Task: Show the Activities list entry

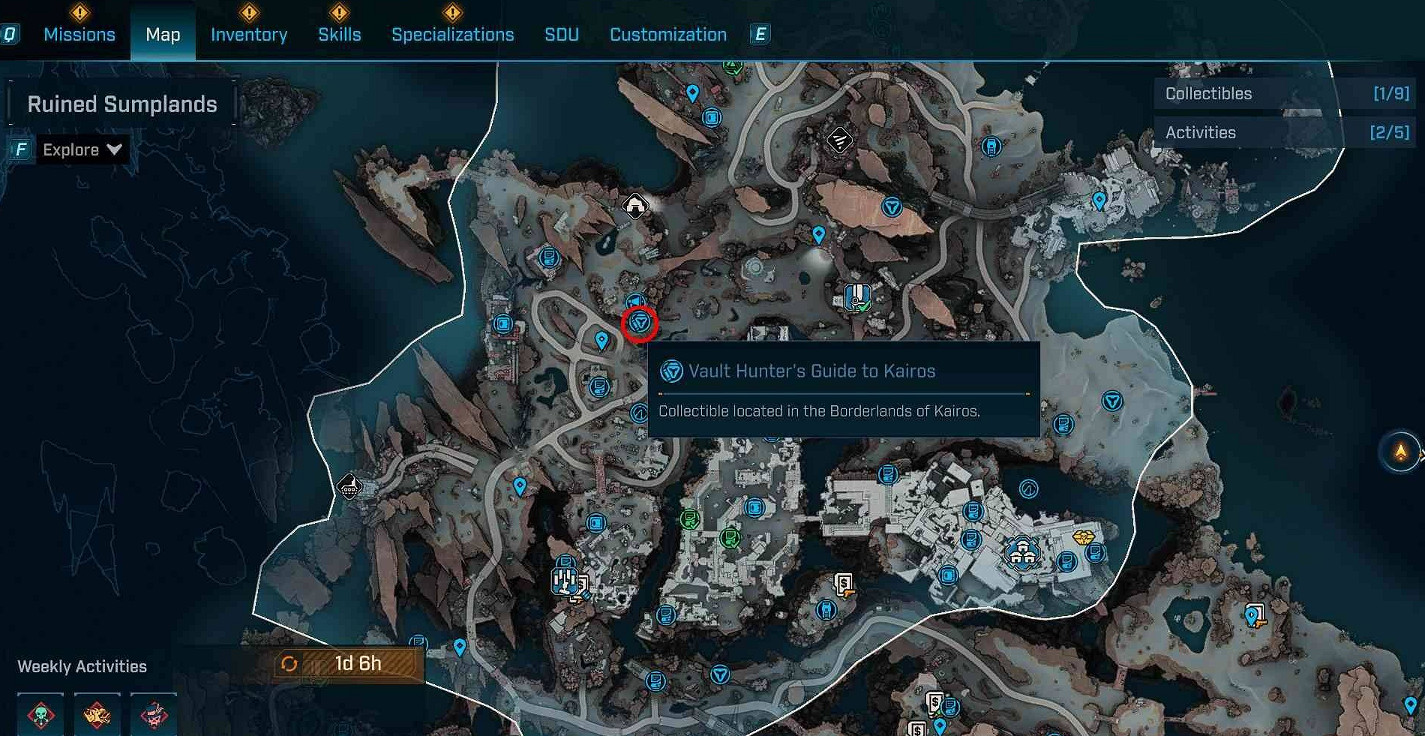Action: coord(1286,132)
